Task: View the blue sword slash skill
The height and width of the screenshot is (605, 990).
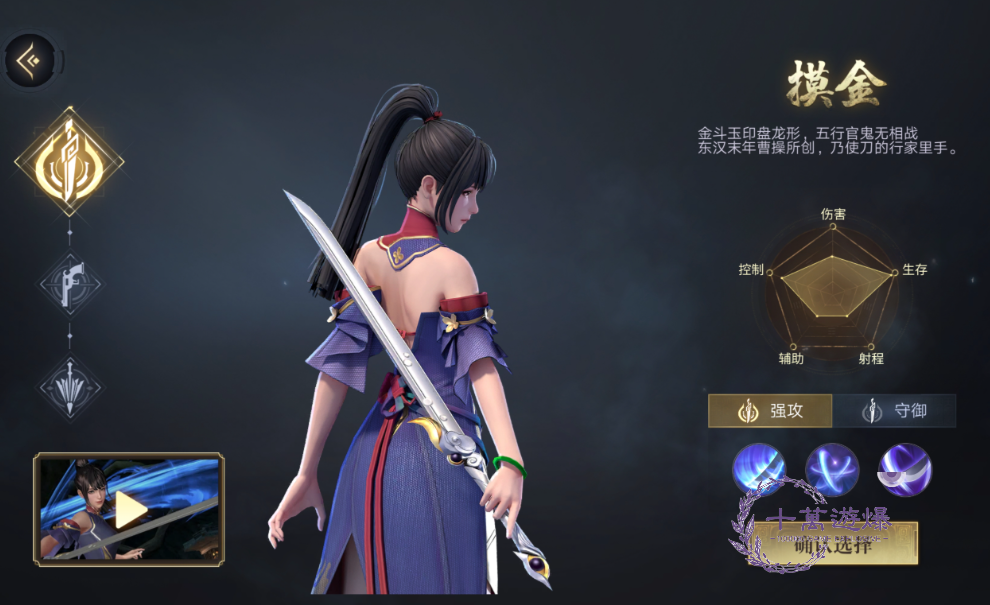Action: pyautogui.click(x=759, y=469)
